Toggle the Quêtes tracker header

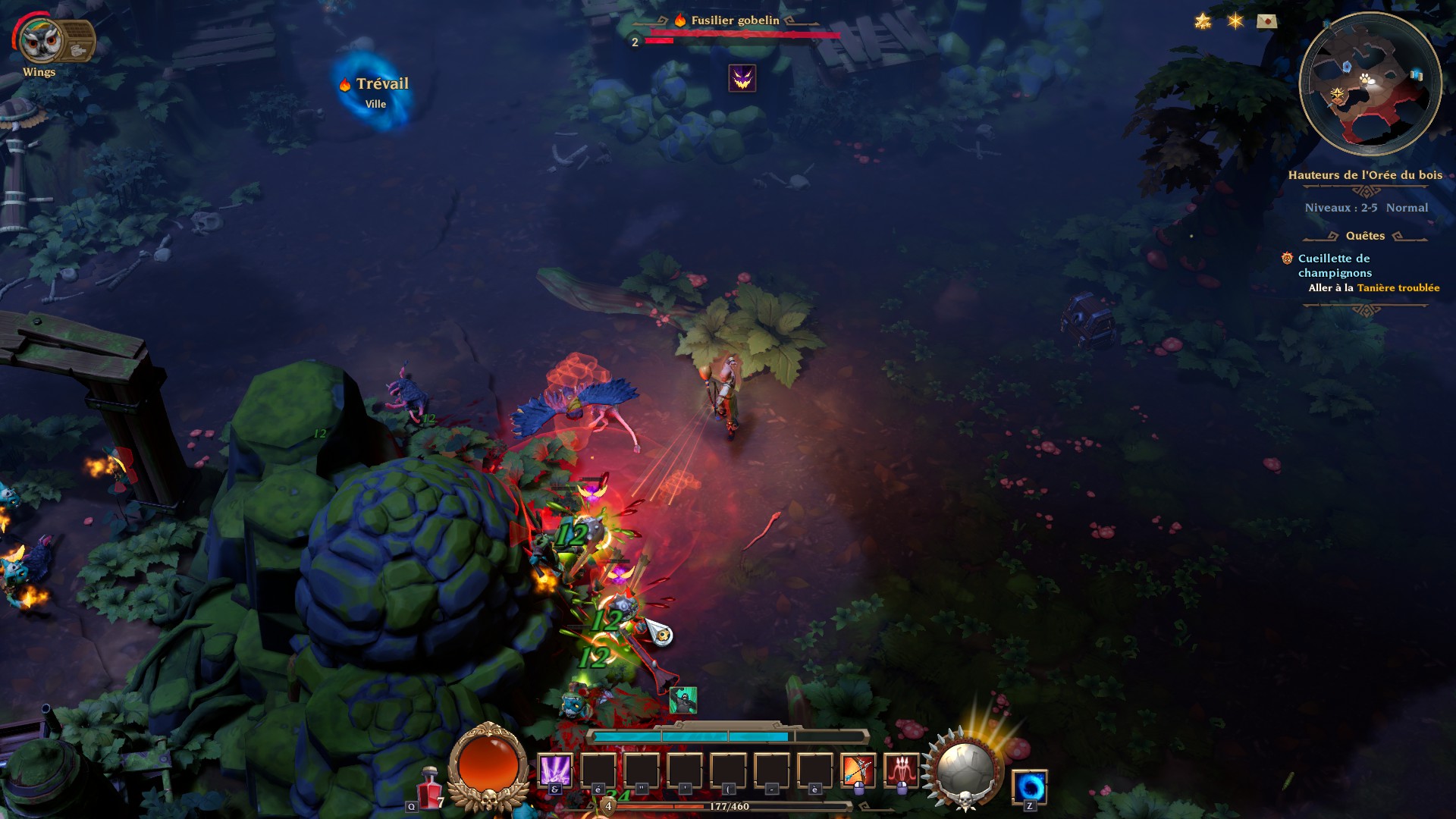(x=1365, y=236)
